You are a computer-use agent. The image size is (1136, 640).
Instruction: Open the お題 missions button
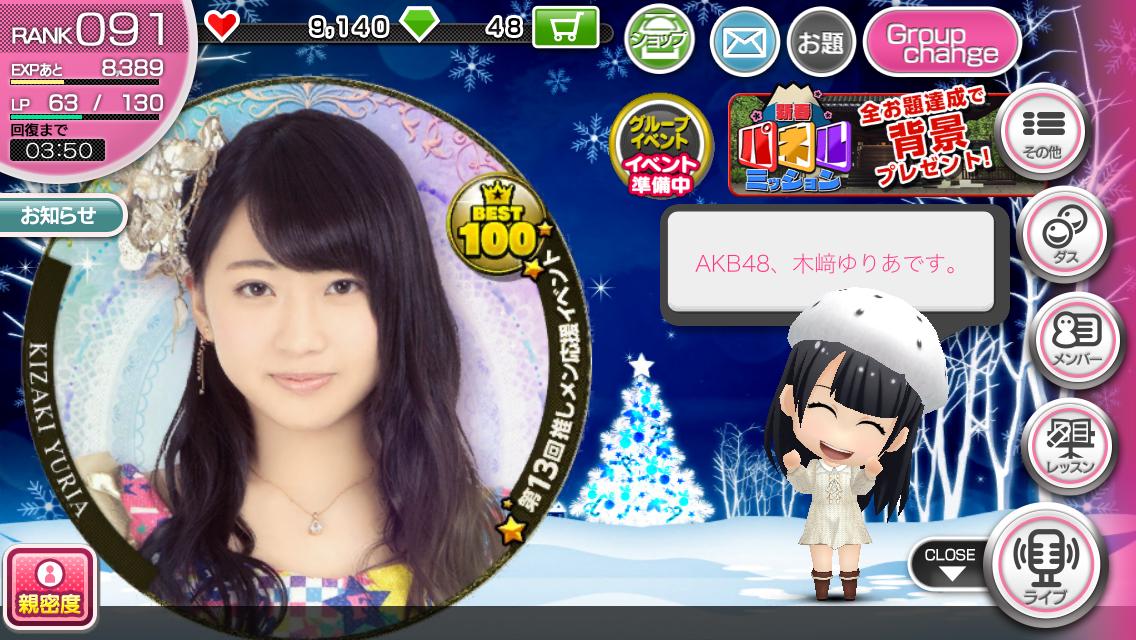[819, 42]
